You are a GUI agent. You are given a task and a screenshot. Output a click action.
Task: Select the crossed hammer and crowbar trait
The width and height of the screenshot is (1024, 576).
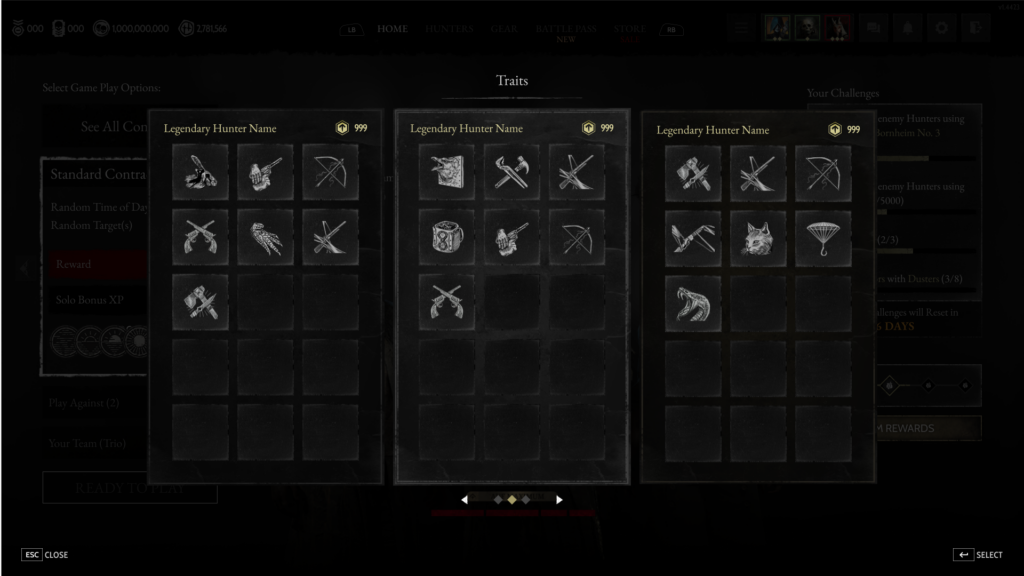coord(511,172)
